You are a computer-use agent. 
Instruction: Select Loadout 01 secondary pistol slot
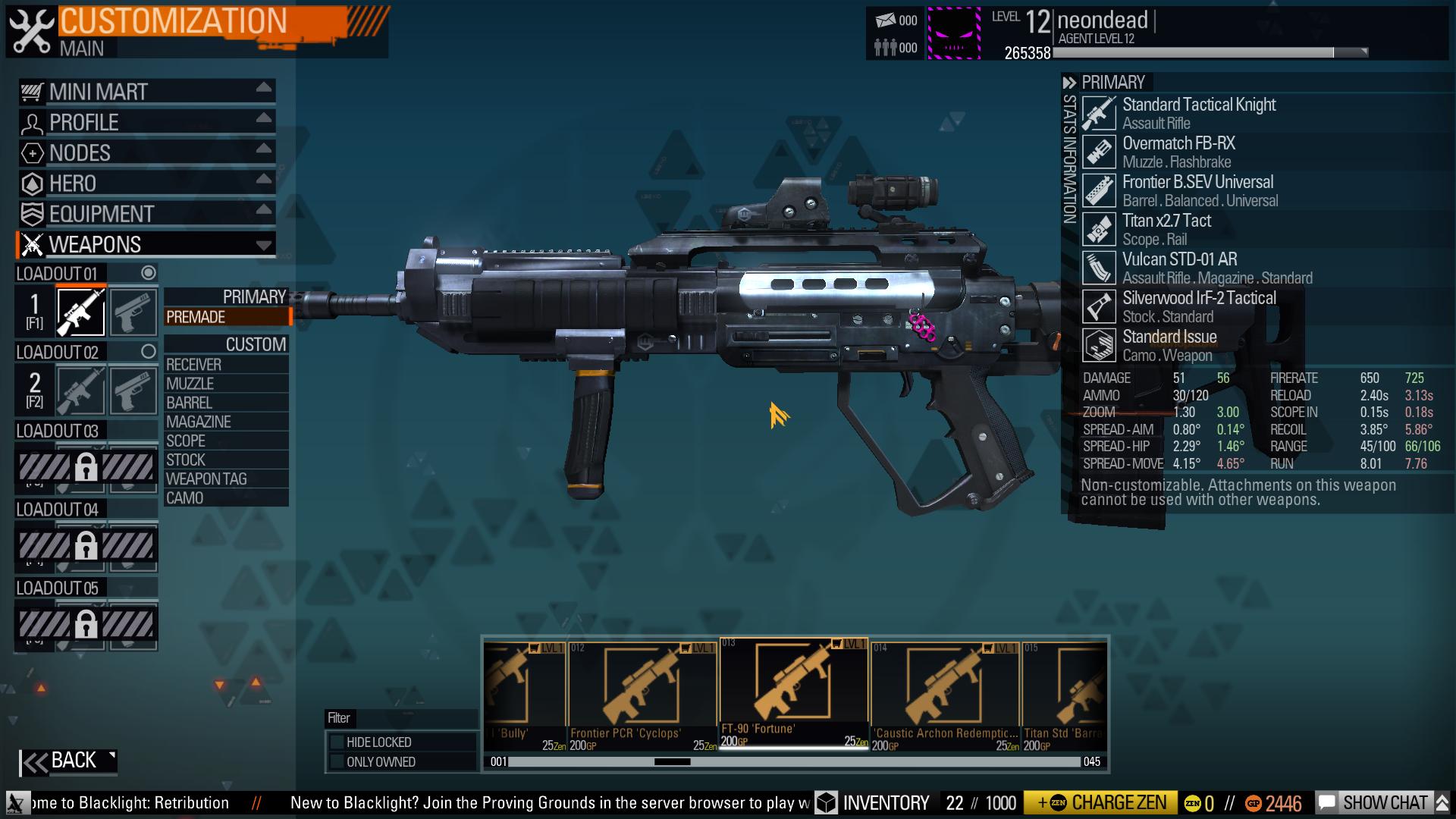(133, 311)
